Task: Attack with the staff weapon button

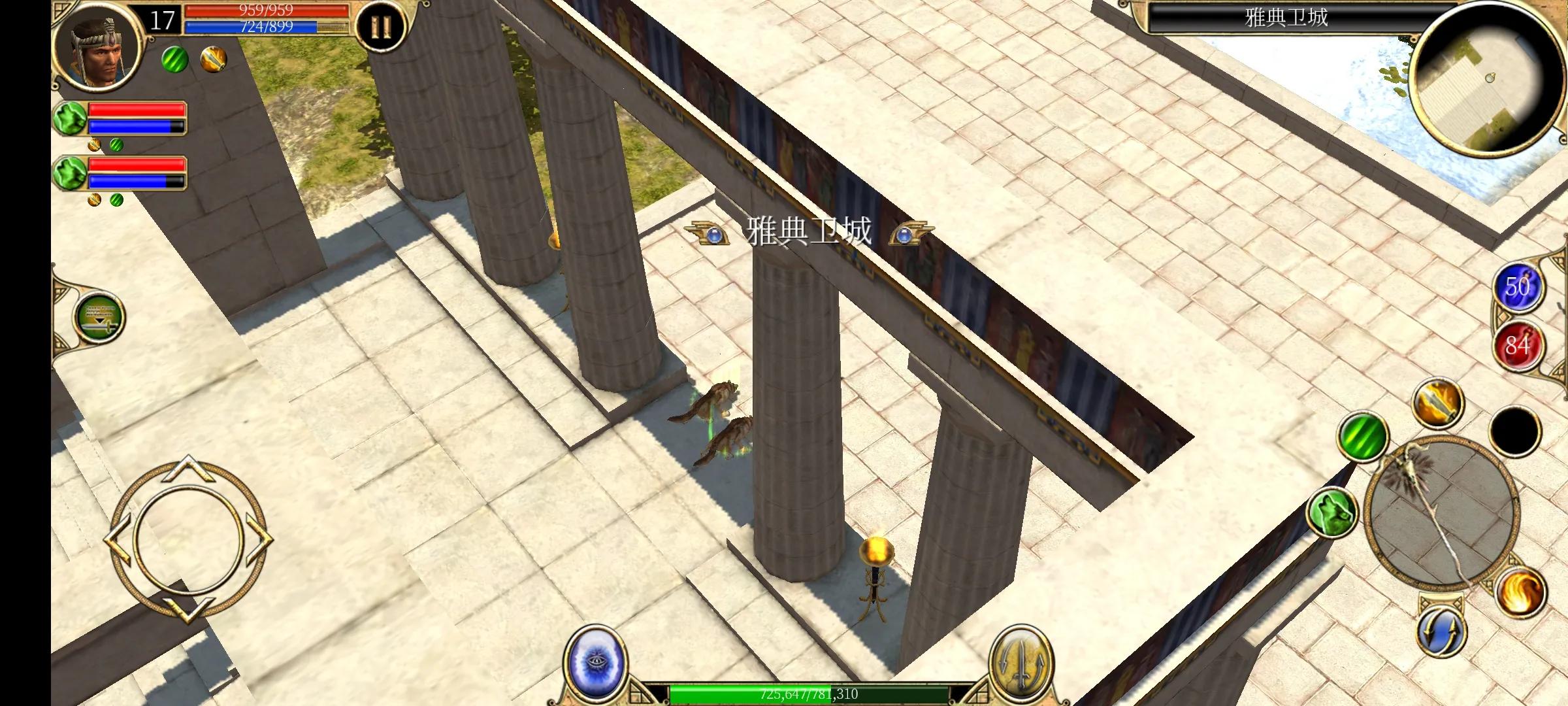Action: 1441,511
